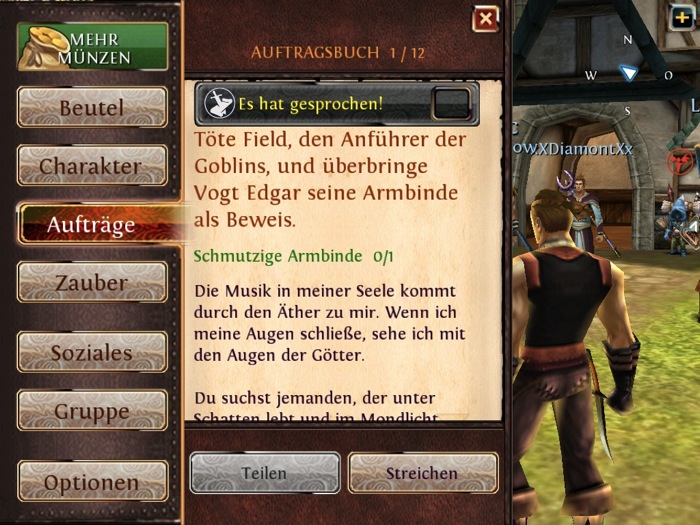Image resolution: width=700 pixels, height=525 pixels.
Task: Toggle the tracking checkbox for Es hat gesprochen
Action: (x=452, y=103)
